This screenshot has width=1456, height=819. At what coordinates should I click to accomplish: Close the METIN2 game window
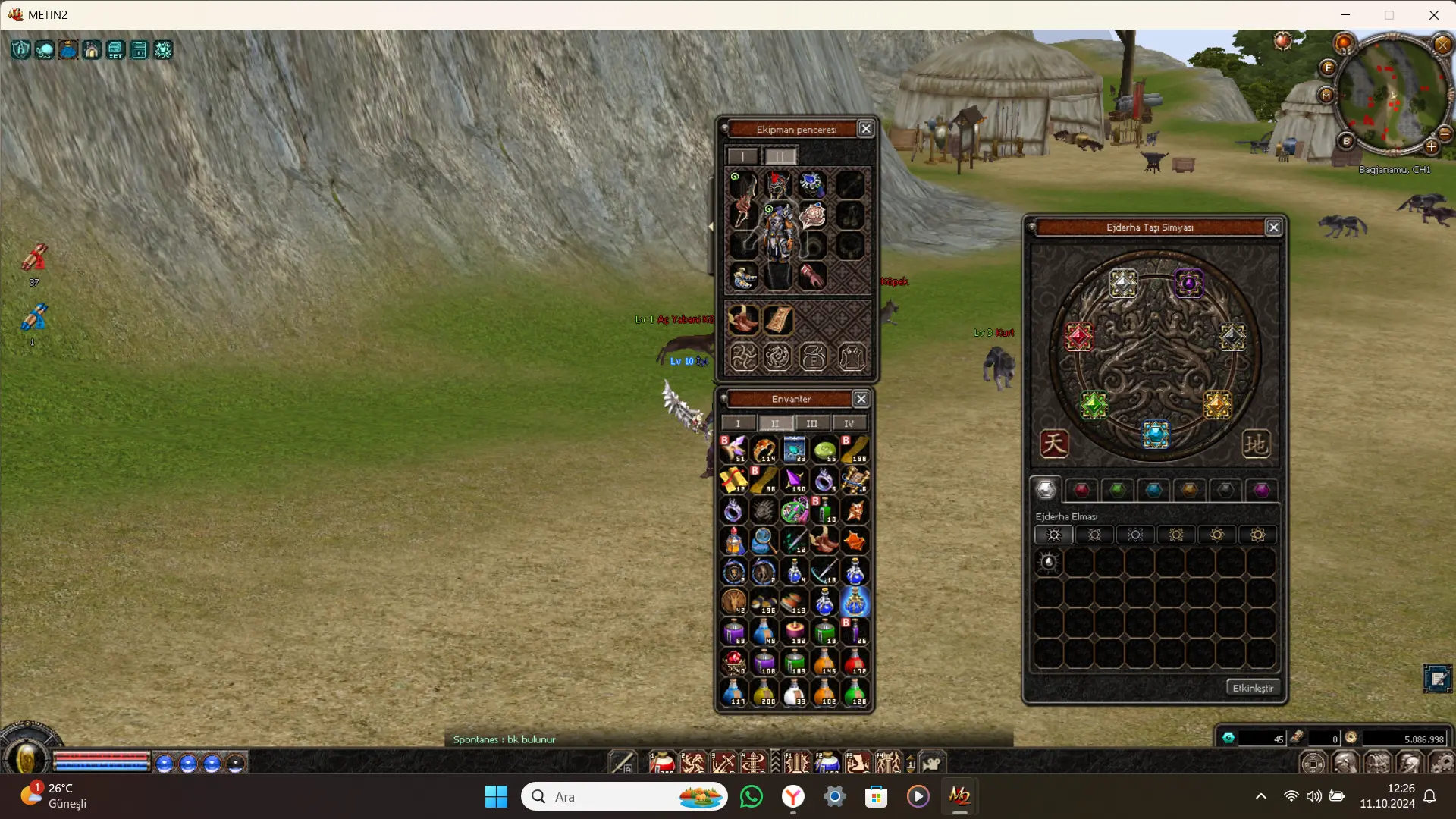(x=1433, y=14)
